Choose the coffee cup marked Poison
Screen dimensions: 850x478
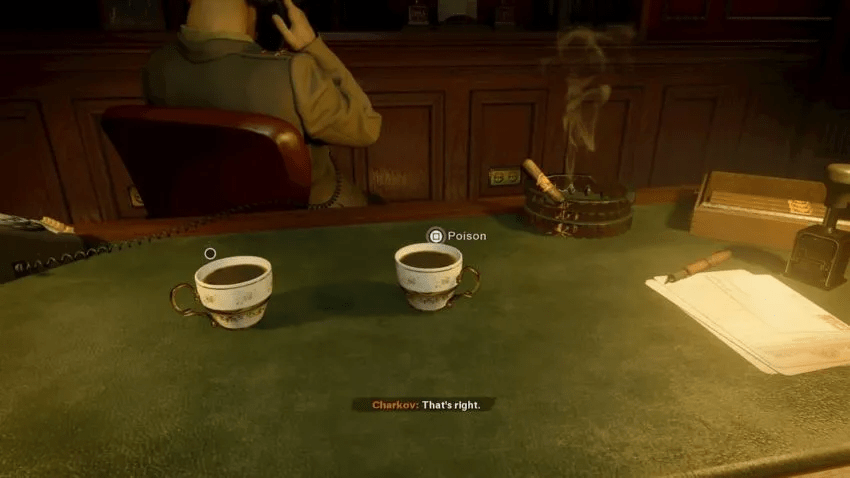tap(430, 275)
